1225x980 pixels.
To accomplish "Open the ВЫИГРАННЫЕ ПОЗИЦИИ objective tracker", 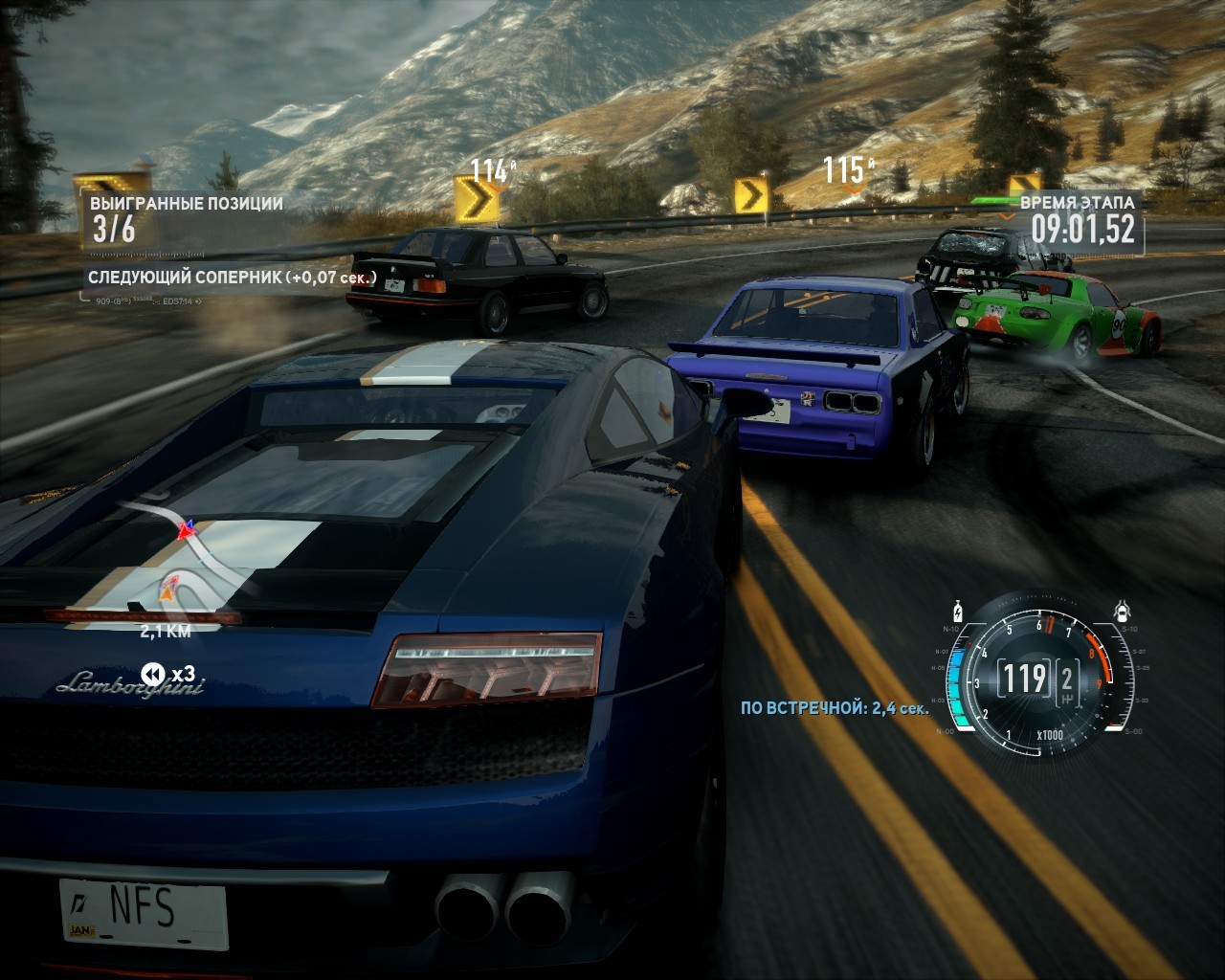I will [x=186, y=218].
